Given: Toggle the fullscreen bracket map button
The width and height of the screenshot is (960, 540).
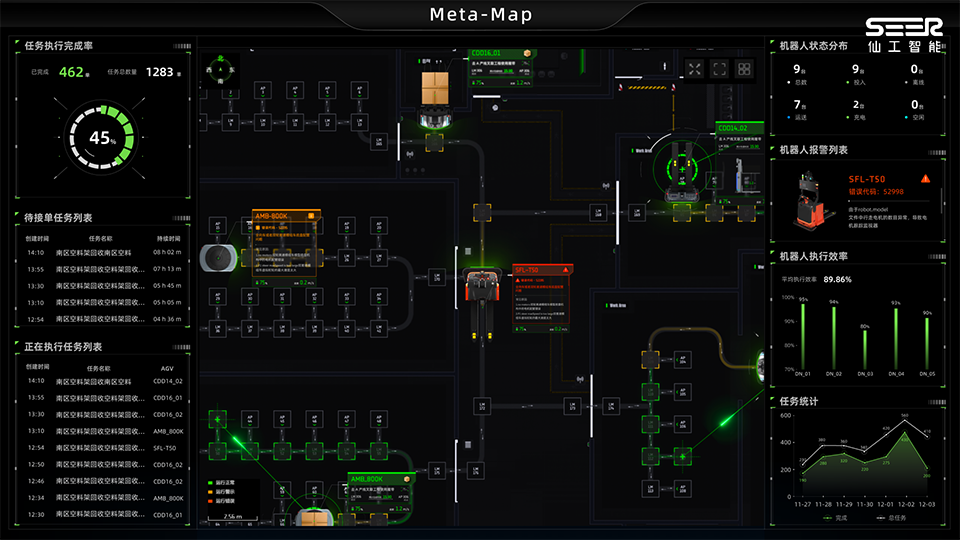Looking at the screenshot, I should [719, 69].
